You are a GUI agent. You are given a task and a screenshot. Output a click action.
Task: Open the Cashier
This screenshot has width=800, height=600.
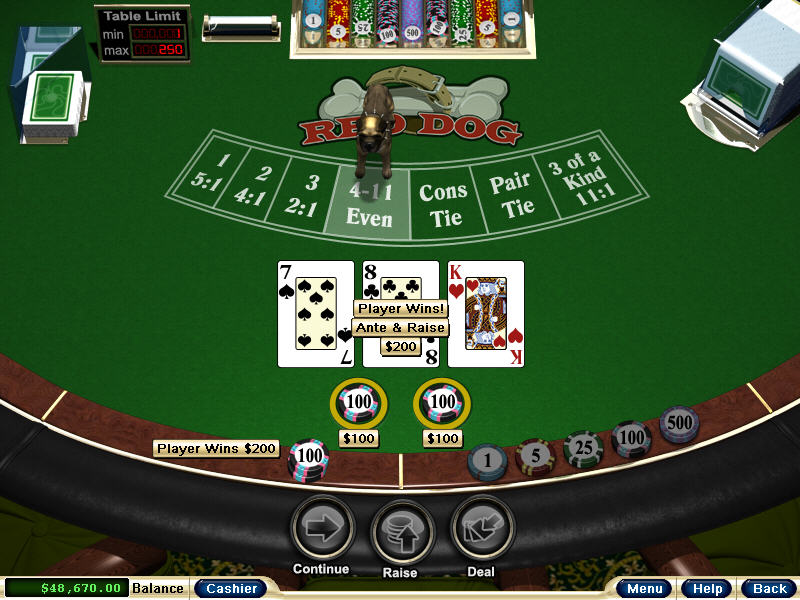(x=230, y=588)
